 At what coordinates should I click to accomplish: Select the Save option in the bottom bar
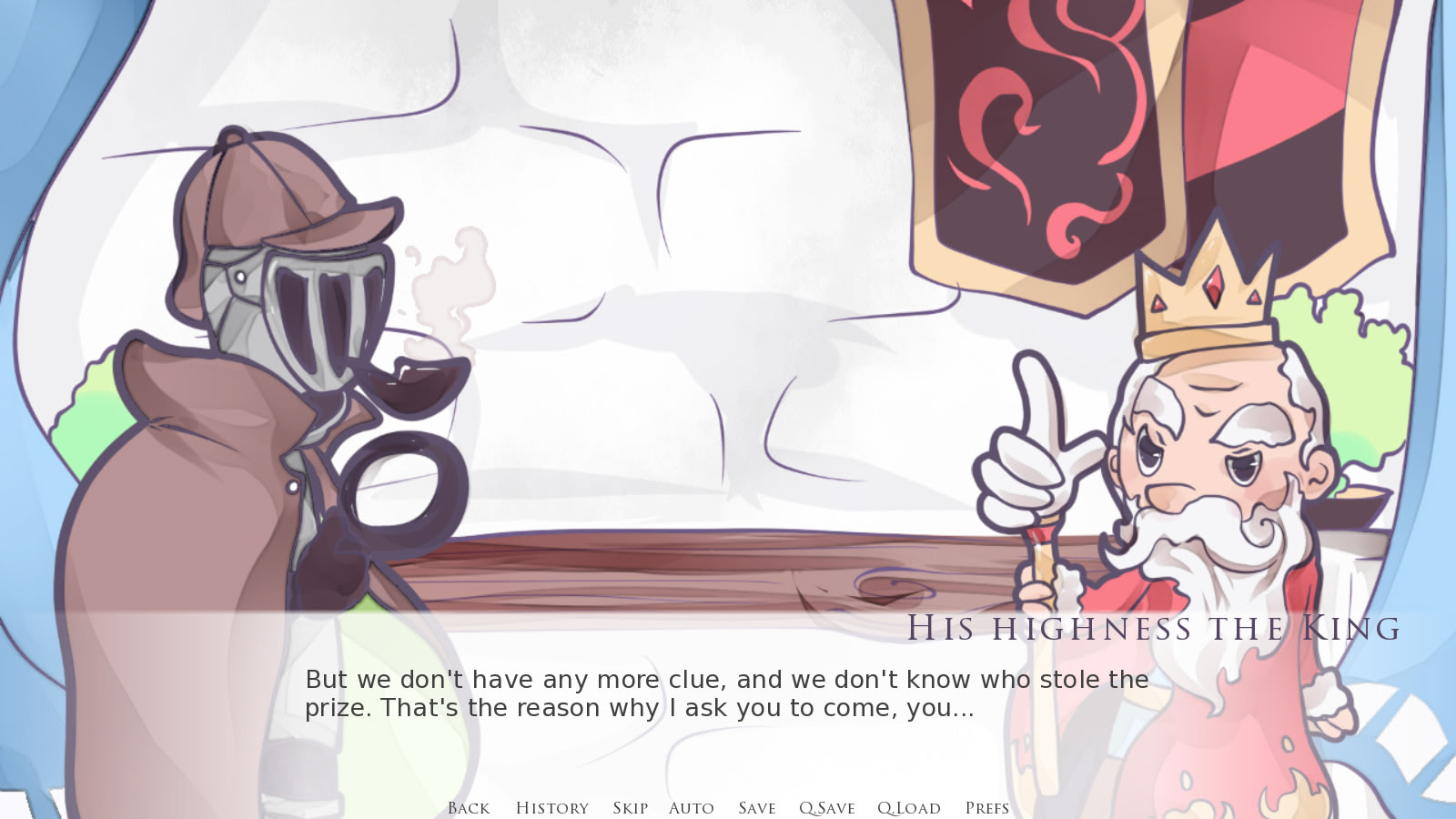[757, 808]
